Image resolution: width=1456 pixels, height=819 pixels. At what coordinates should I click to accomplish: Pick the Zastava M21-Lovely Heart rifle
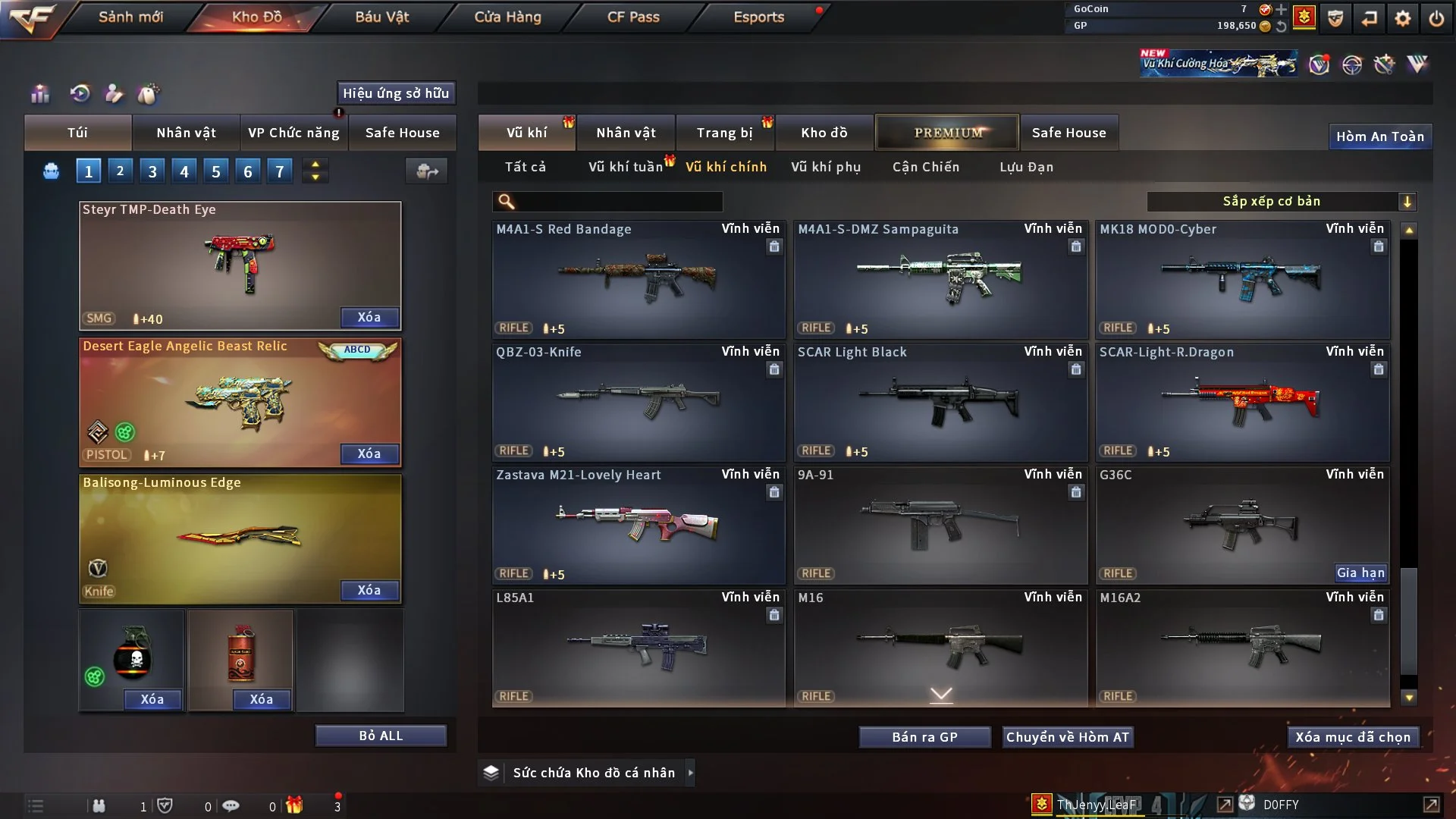point(638,525)
